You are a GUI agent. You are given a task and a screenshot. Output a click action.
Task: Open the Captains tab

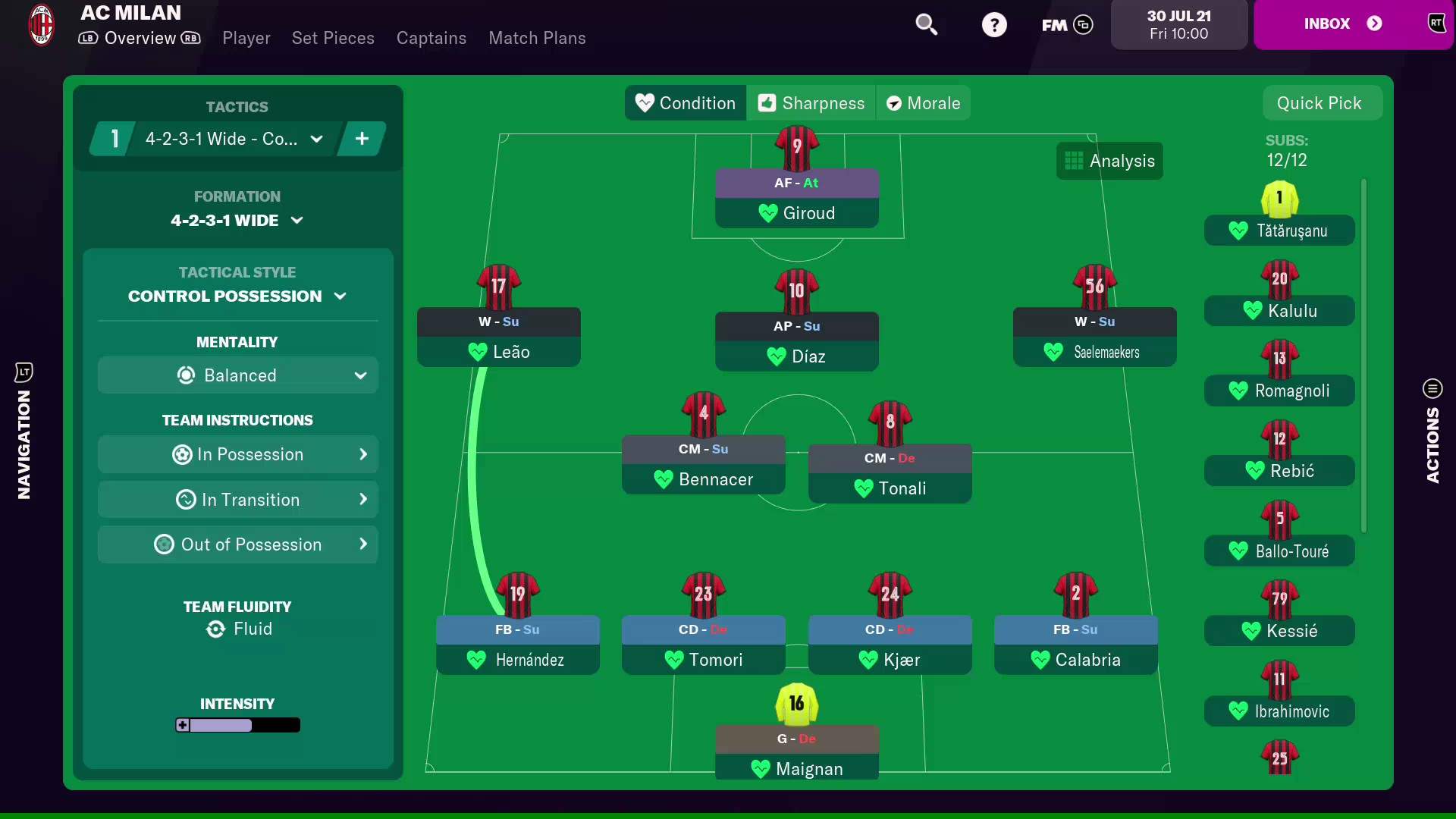(x=431, y=38)
